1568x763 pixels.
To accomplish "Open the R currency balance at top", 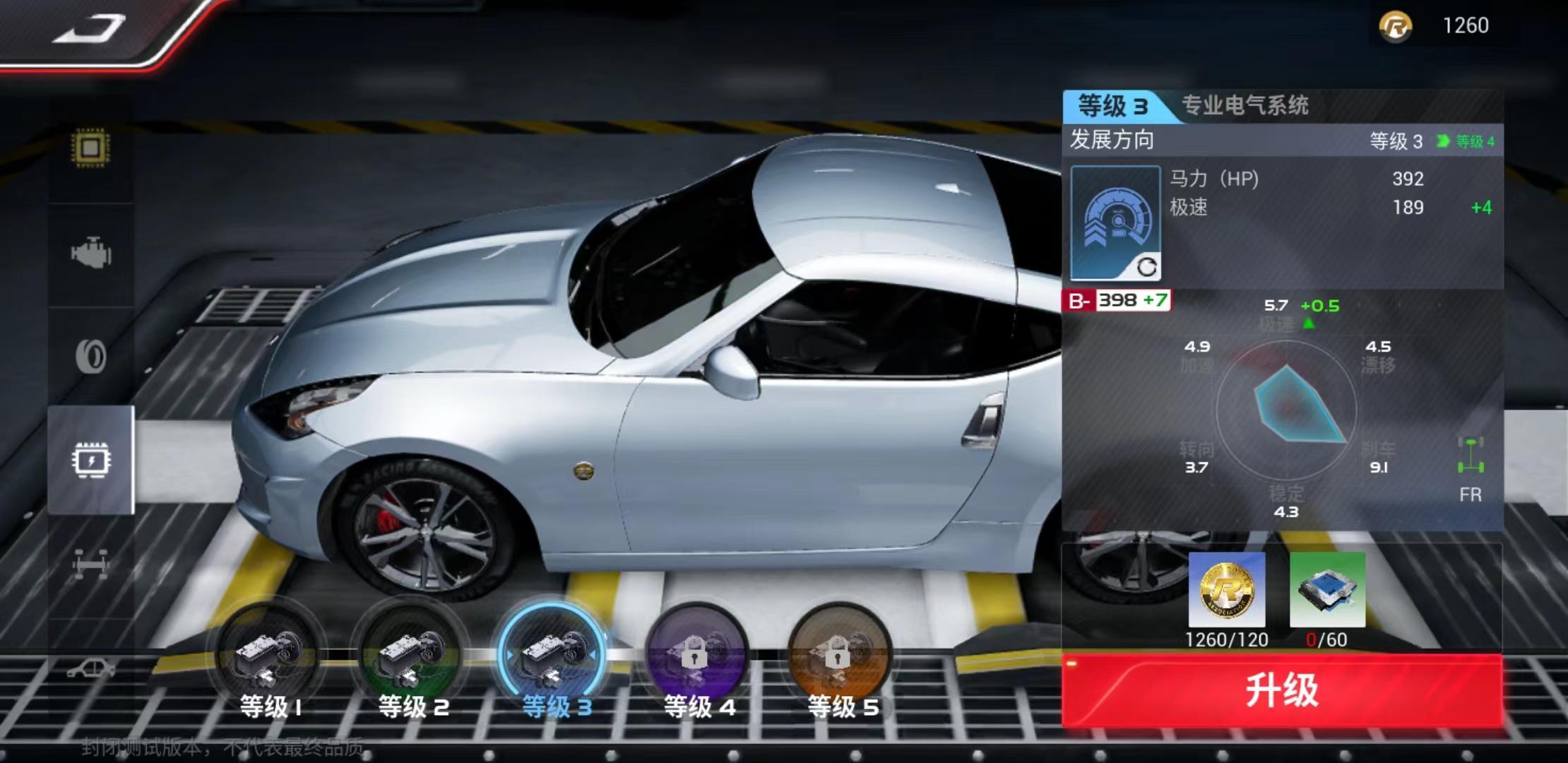I will click(1441, 26).
